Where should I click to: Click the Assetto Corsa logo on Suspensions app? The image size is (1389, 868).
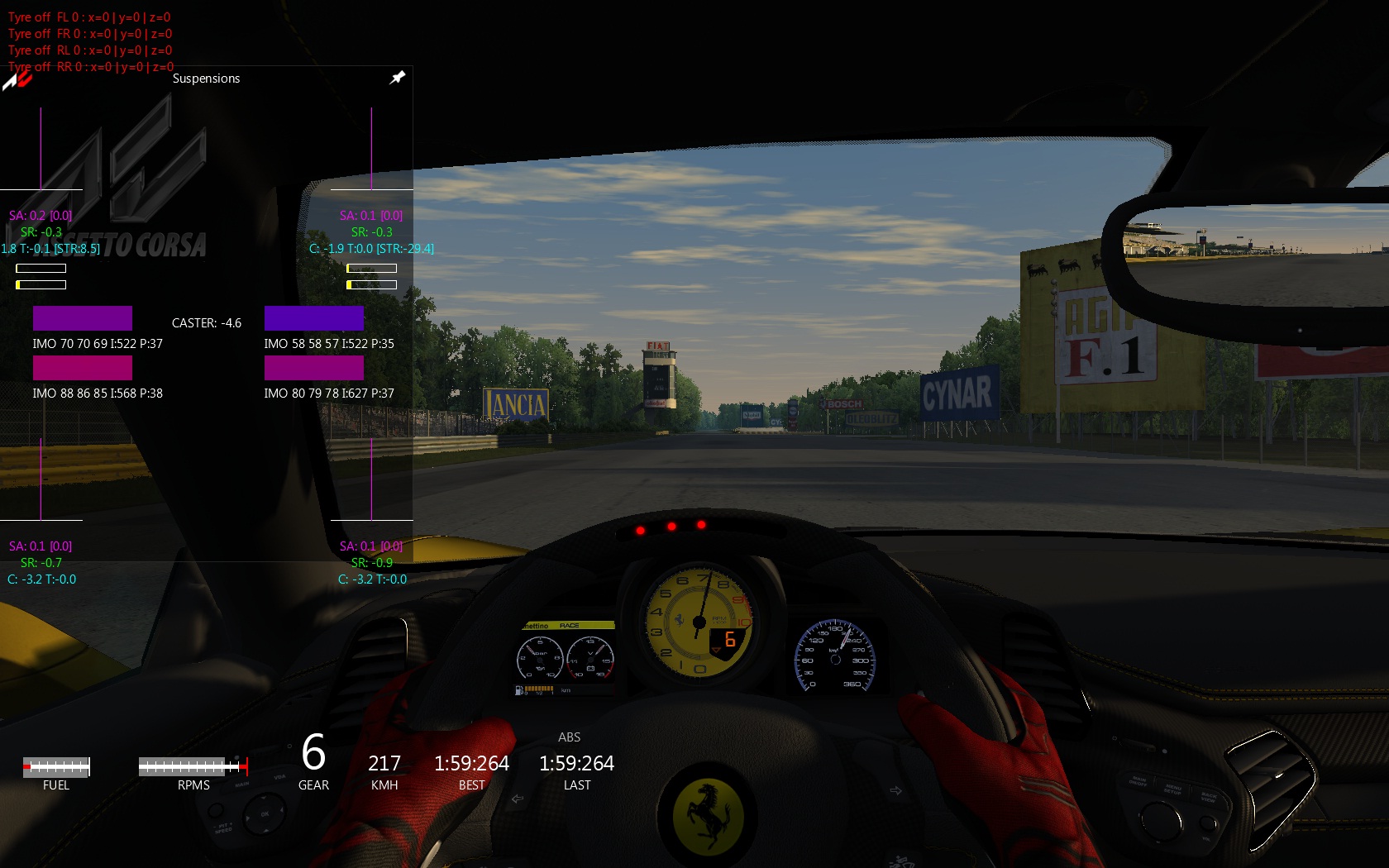(17, 79)
